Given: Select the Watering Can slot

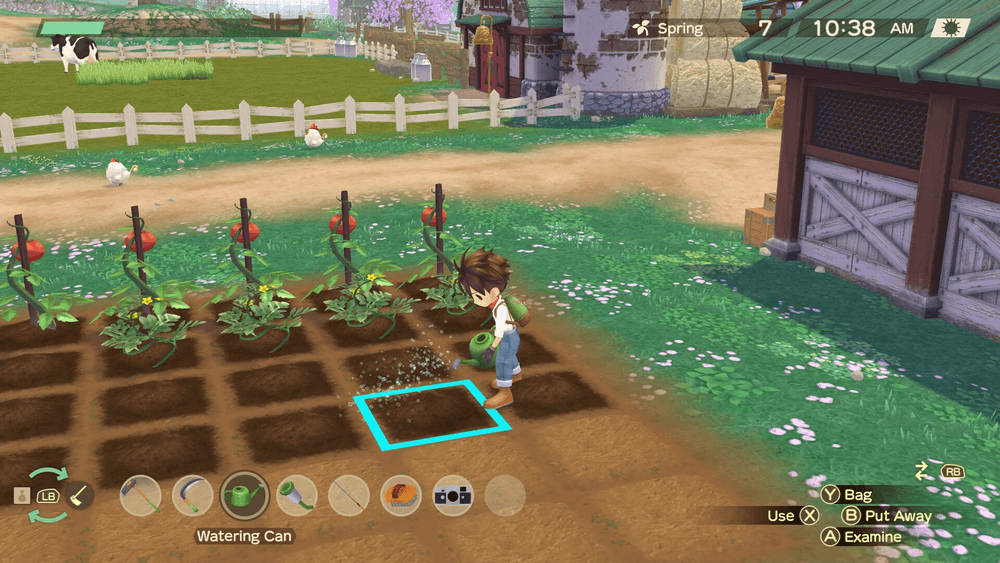Looking at the screenshot, I should (x=244, y=495).
